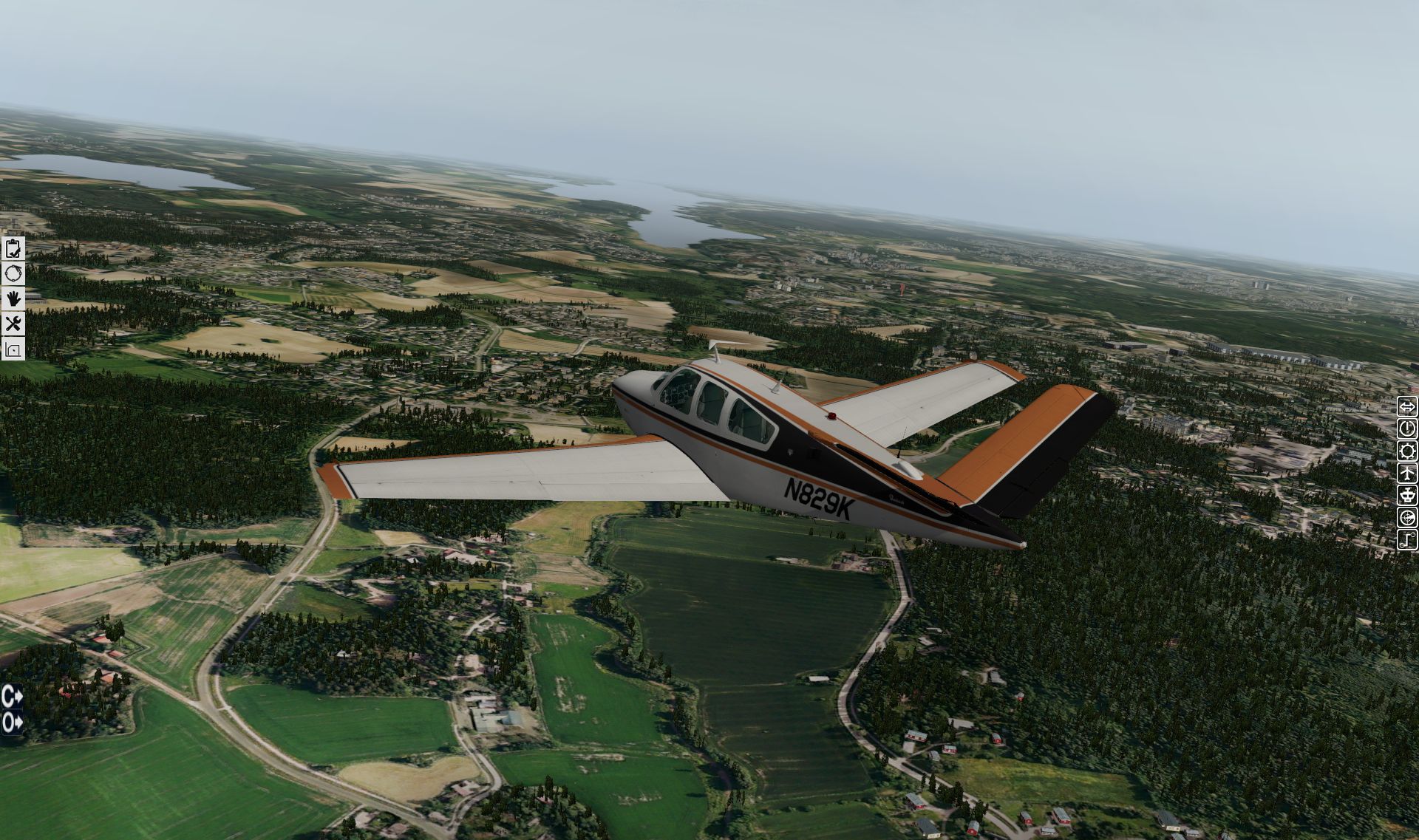
Task: Click the O arrow button
Action: pos(12,722)
